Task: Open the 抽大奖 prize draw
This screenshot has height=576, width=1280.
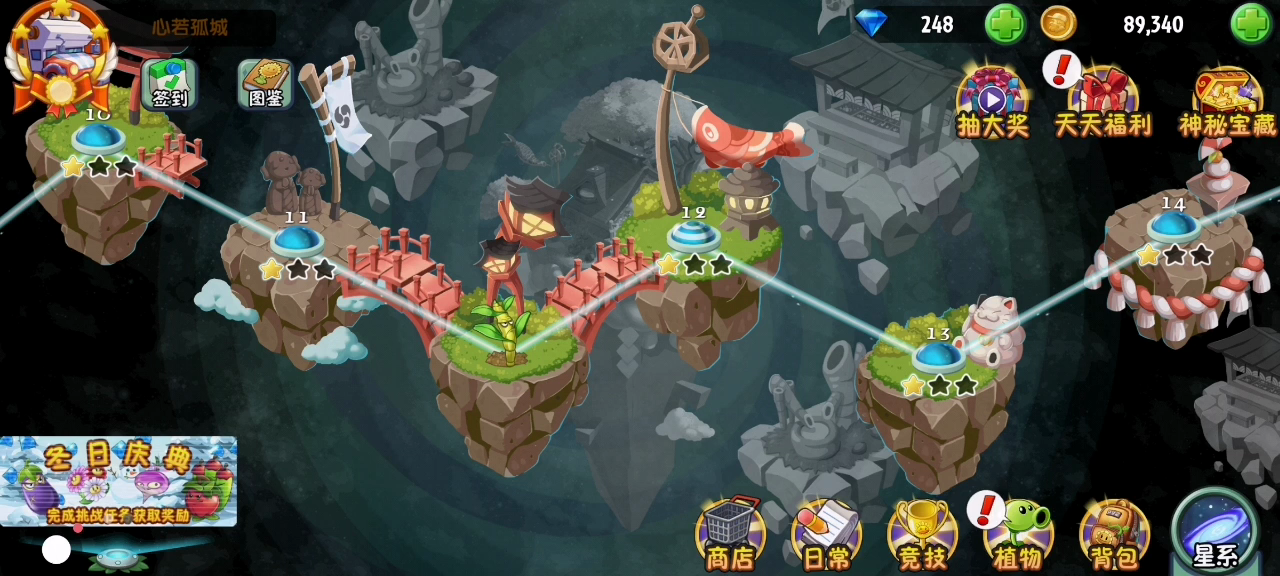Action: click(992, 102)
